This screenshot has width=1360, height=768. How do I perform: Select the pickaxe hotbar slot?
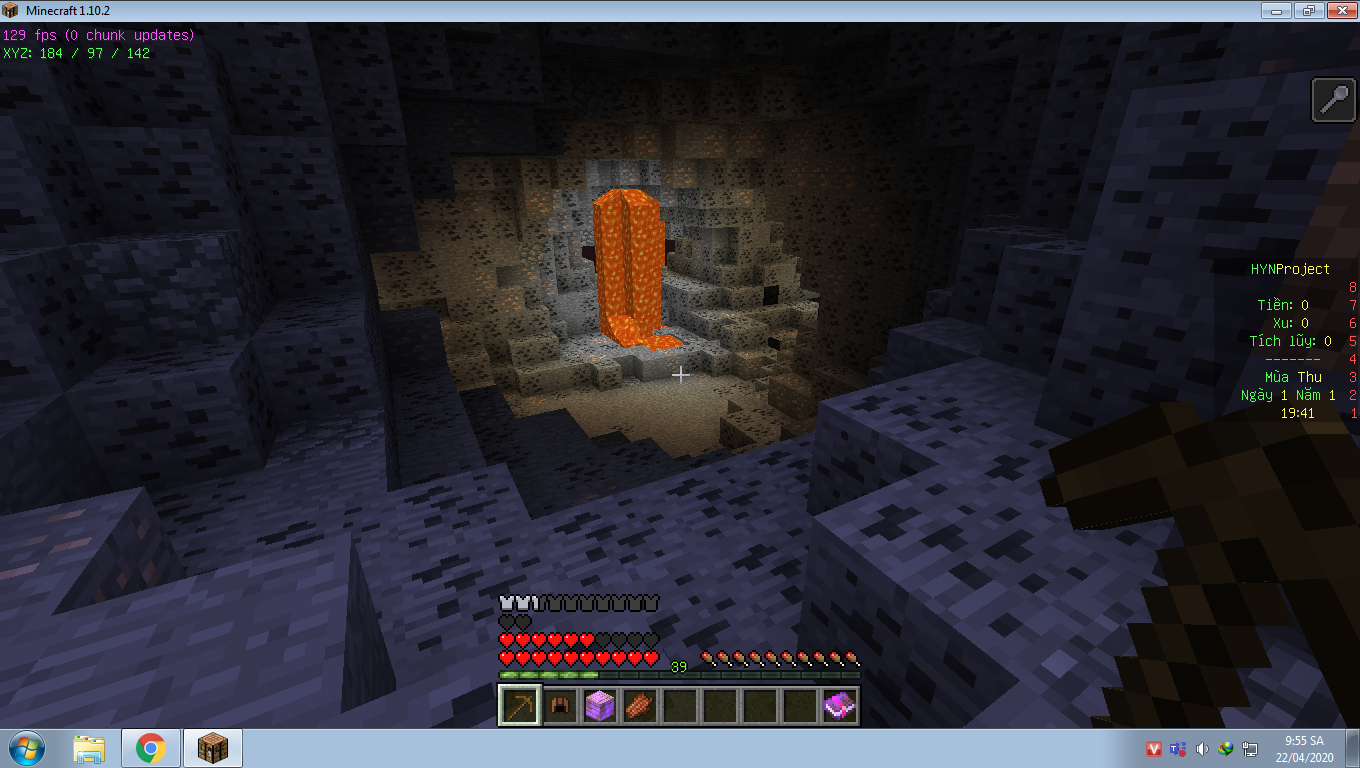[x=519, y=706]
